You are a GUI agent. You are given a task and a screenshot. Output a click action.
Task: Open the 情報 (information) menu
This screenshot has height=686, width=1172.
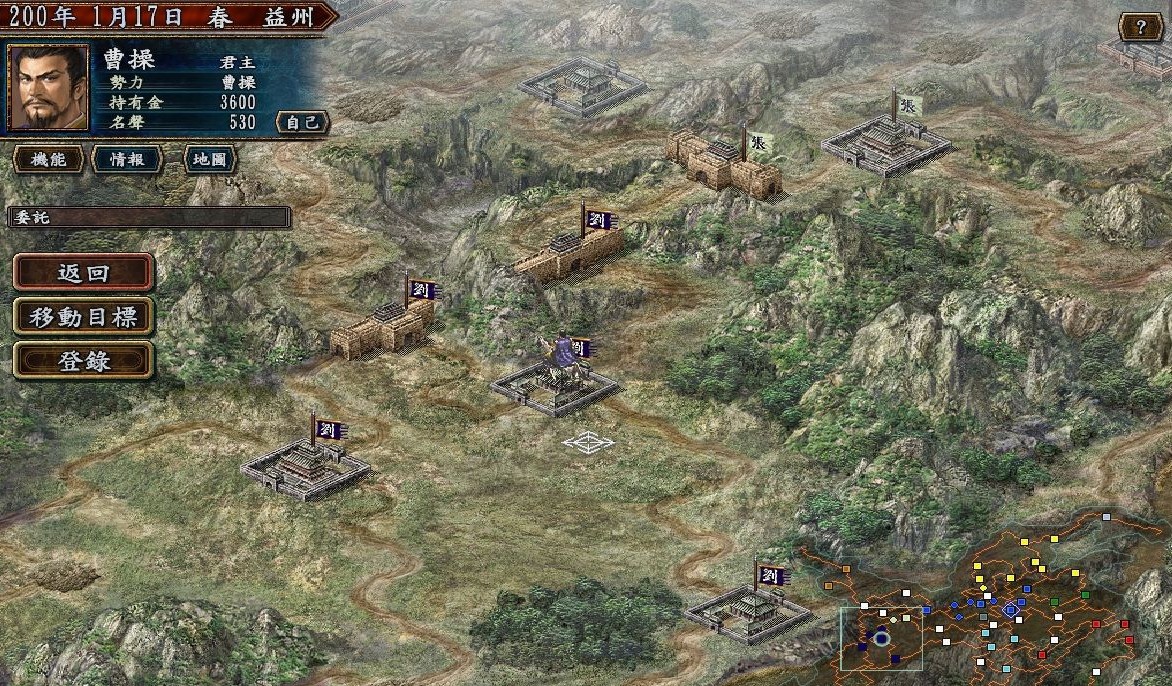[127, 159]
